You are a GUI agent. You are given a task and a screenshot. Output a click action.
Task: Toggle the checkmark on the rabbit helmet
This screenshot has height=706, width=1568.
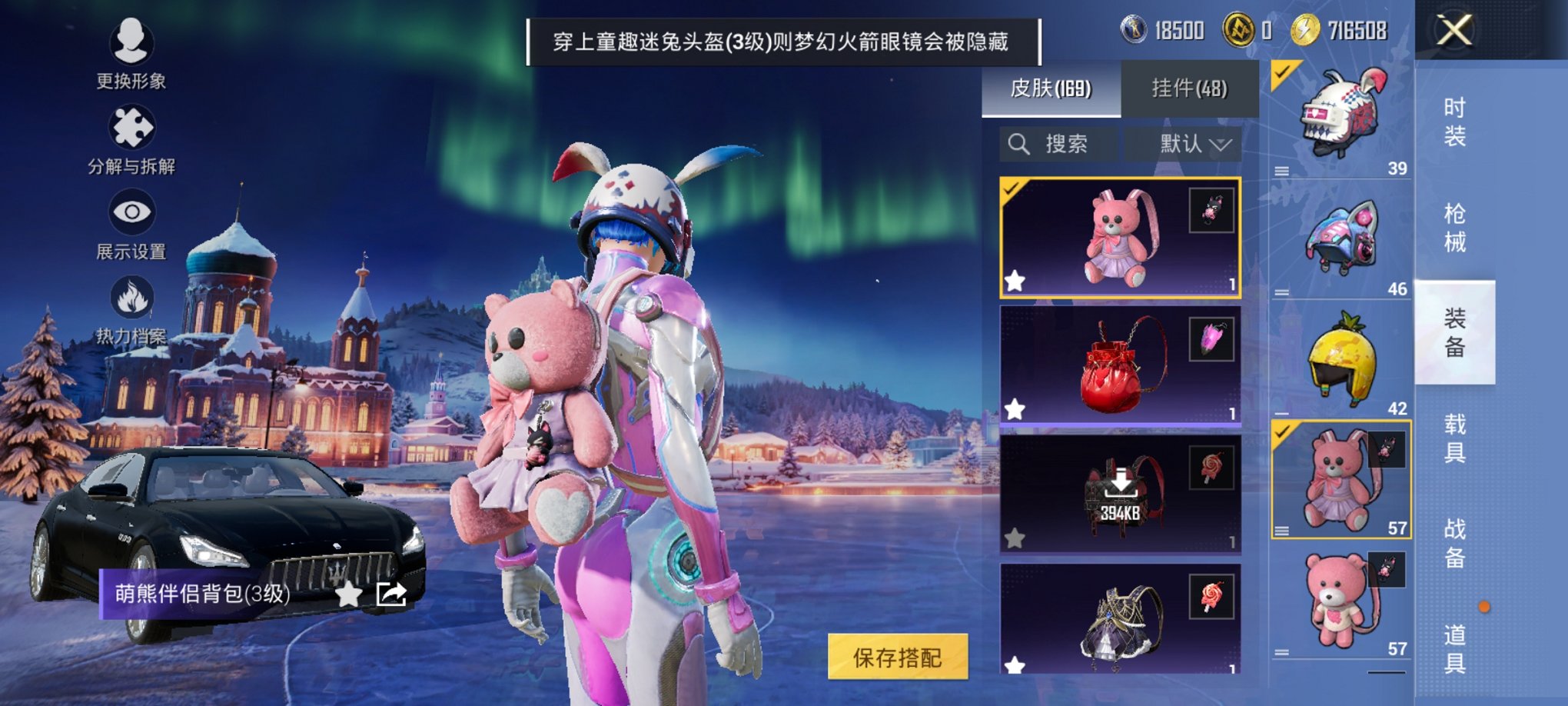[1282, 72]
